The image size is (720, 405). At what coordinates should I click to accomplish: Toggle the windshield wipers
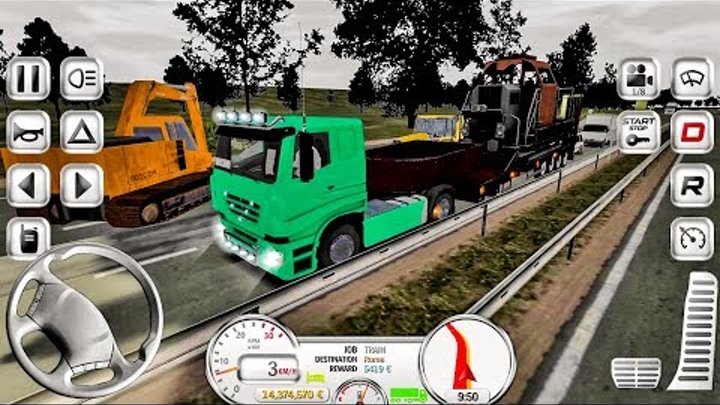tap(692, 79)
